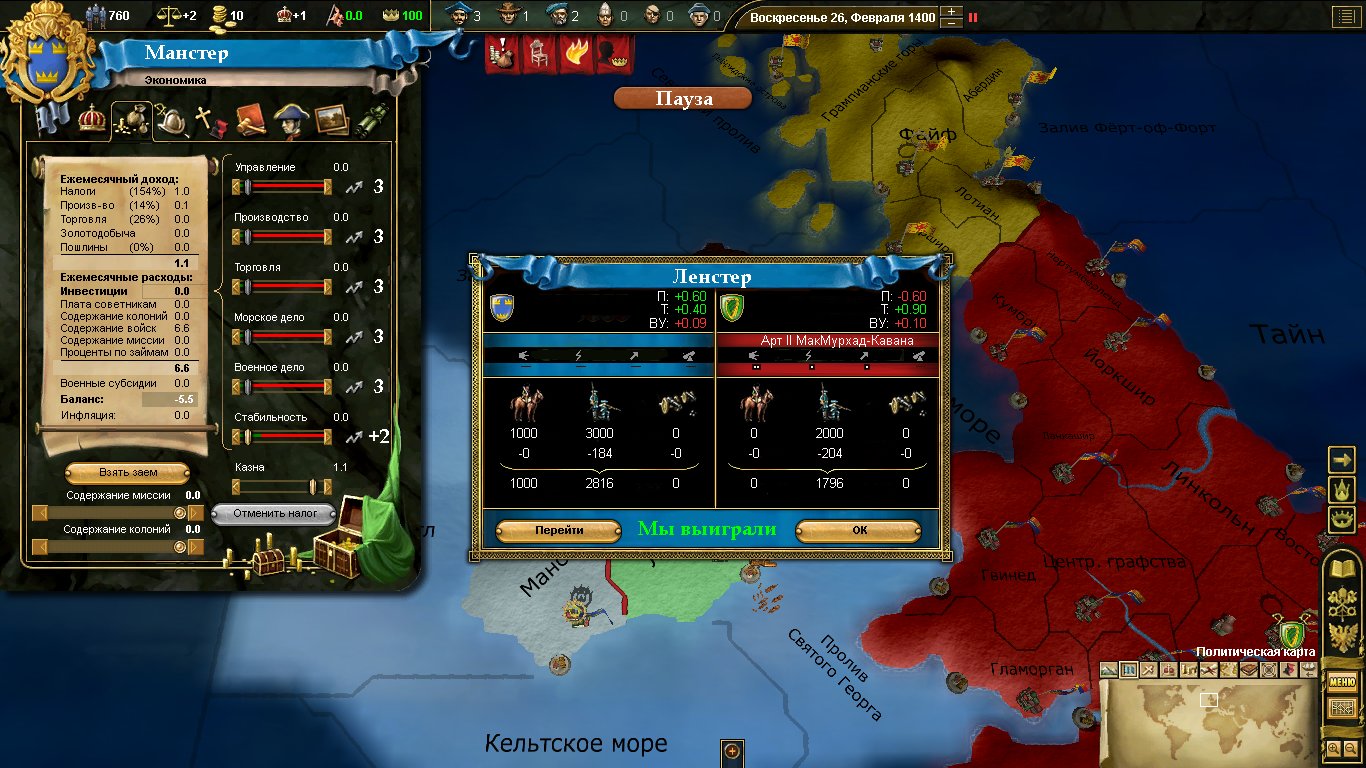Open the crown tab in country panel

pos(92,120)
